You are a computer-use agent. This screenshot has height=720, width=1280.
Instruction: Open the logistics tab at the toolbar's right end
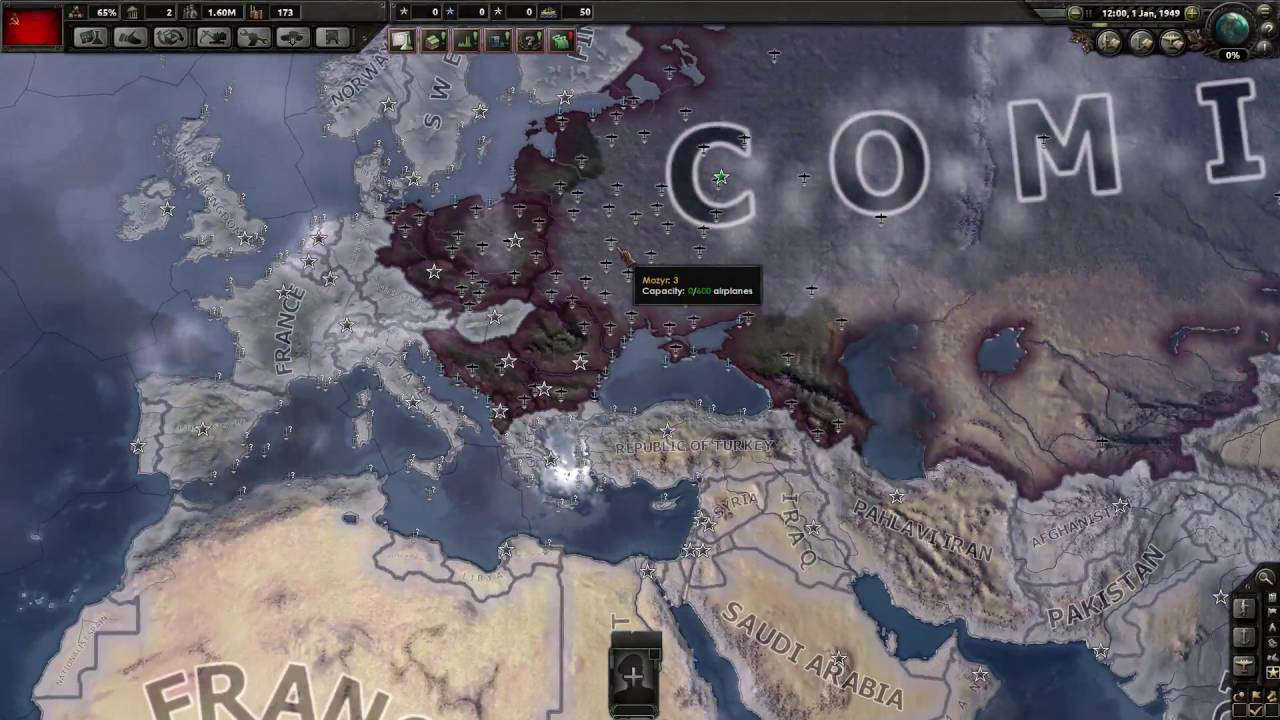point(330,37)
